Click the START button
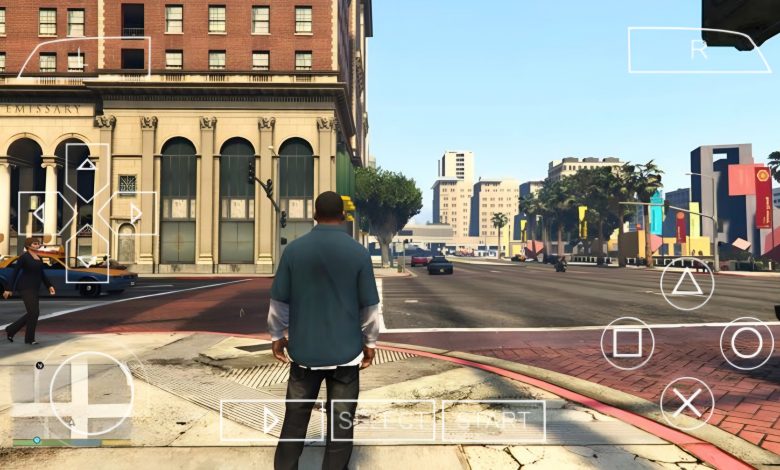The width and height of the screenshot is (780, 470). (x=494, y=421)
